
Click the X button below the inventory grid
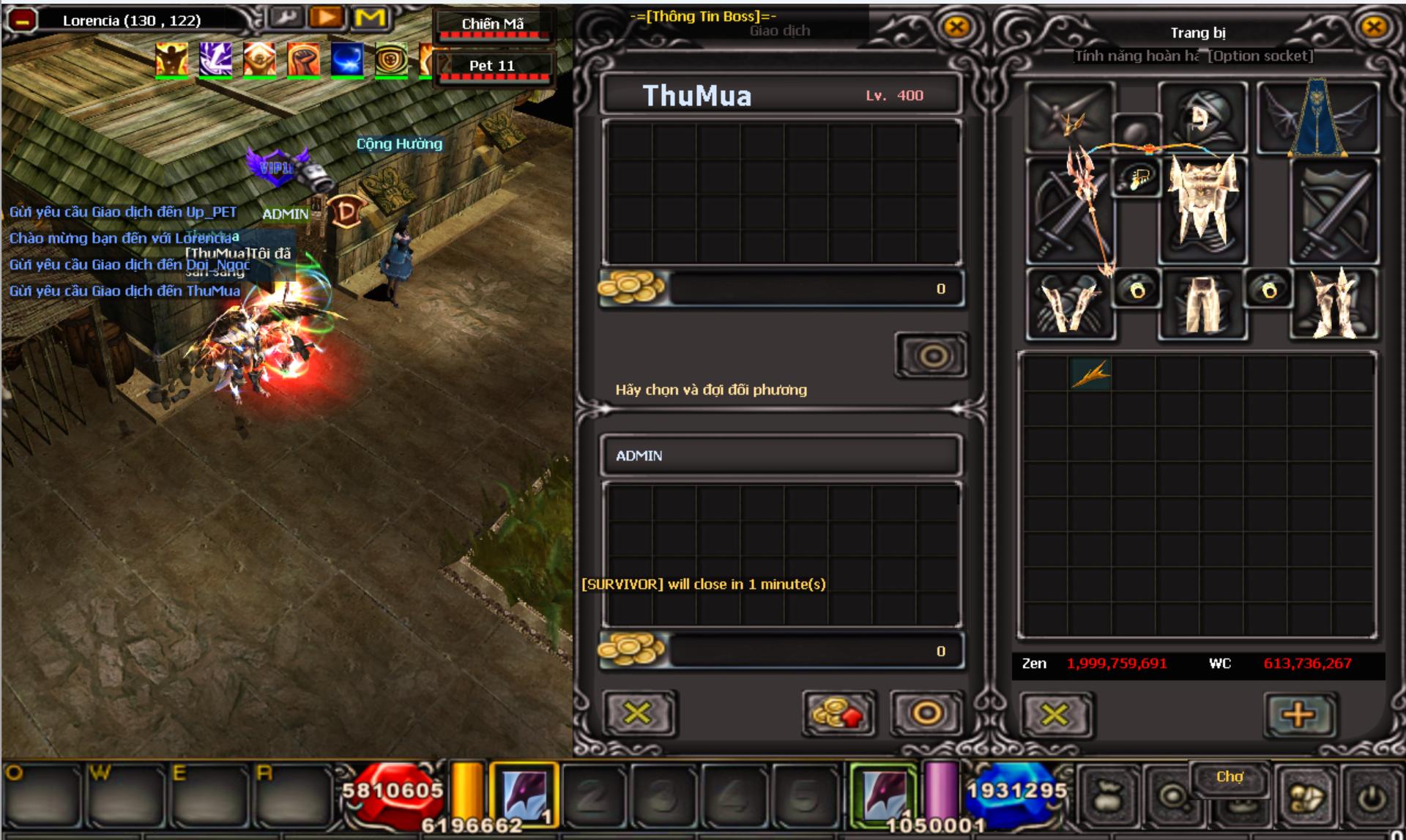point(1054,714)
